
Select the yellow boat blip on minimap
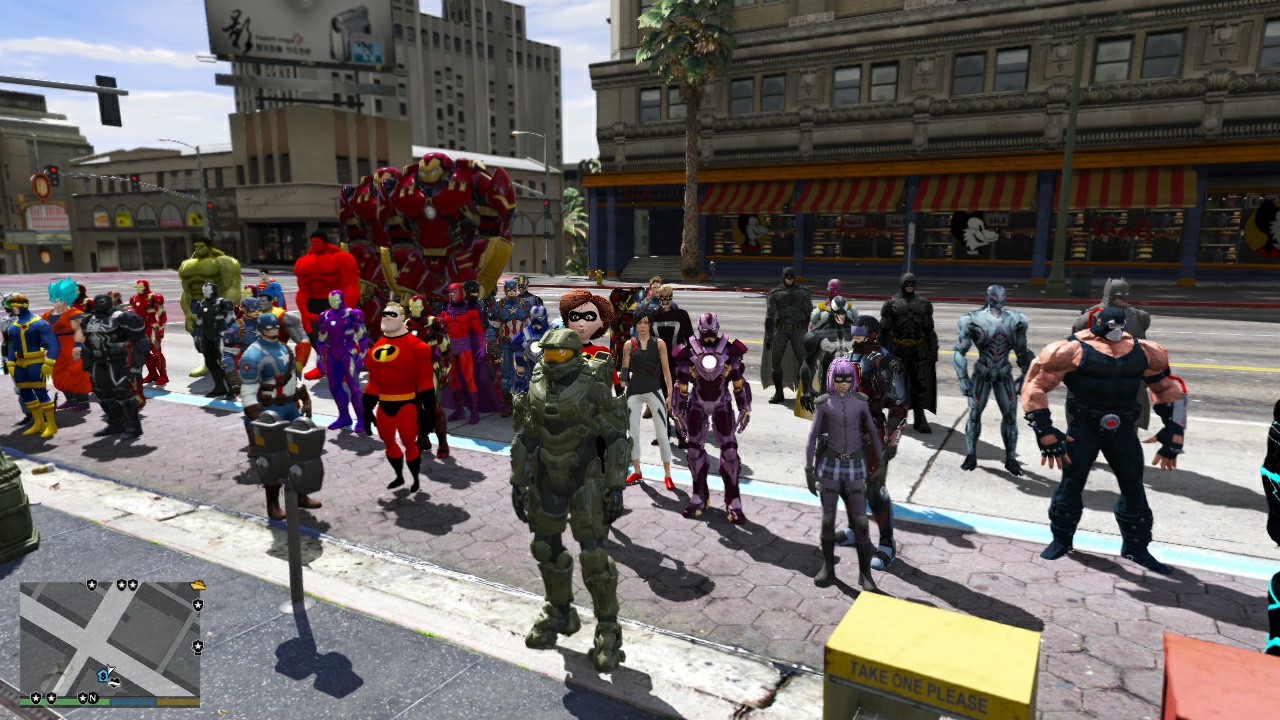click(197, 585)
